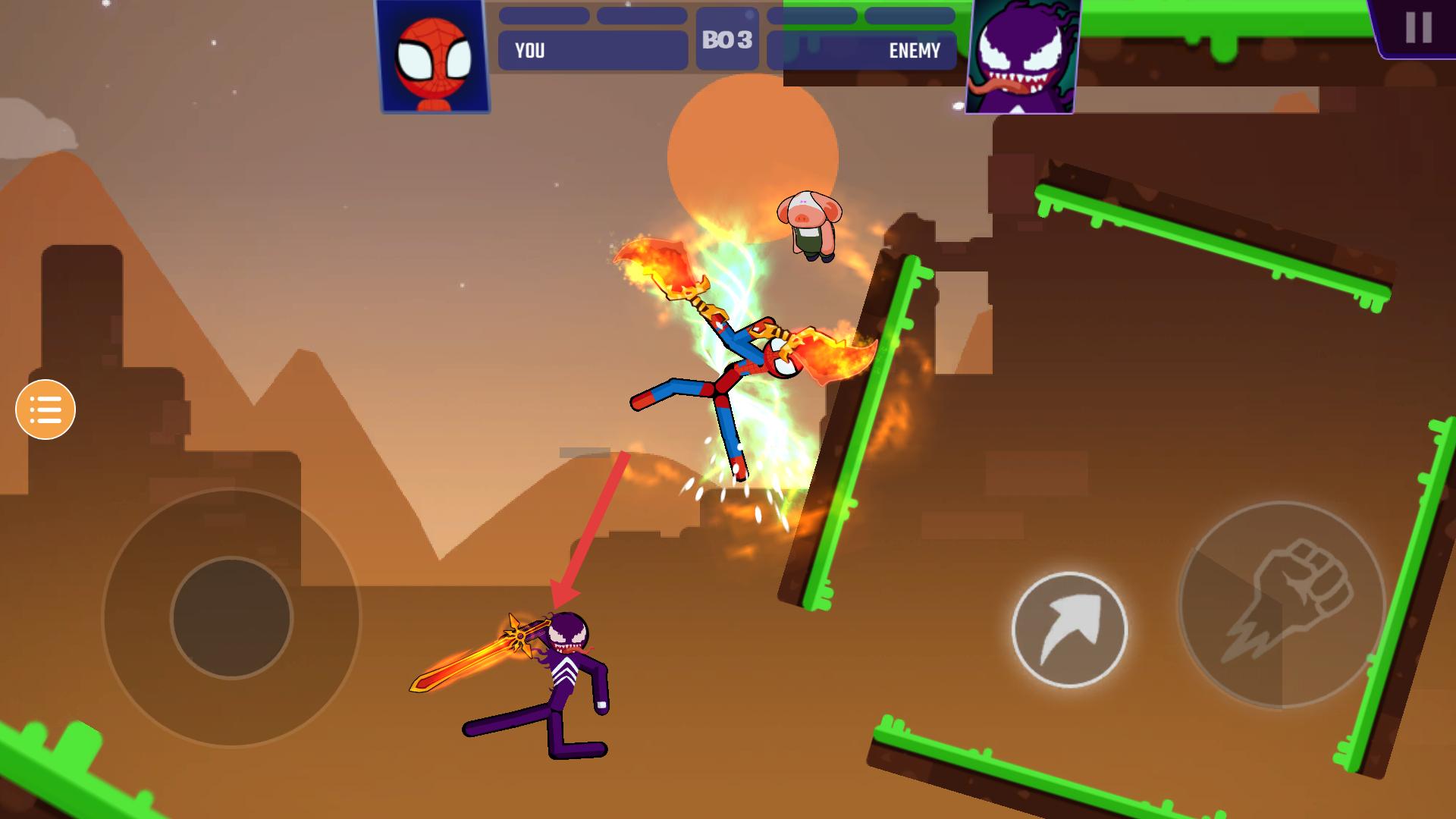Pause the game
The image size is (1456, 819).
(1417, 28)
